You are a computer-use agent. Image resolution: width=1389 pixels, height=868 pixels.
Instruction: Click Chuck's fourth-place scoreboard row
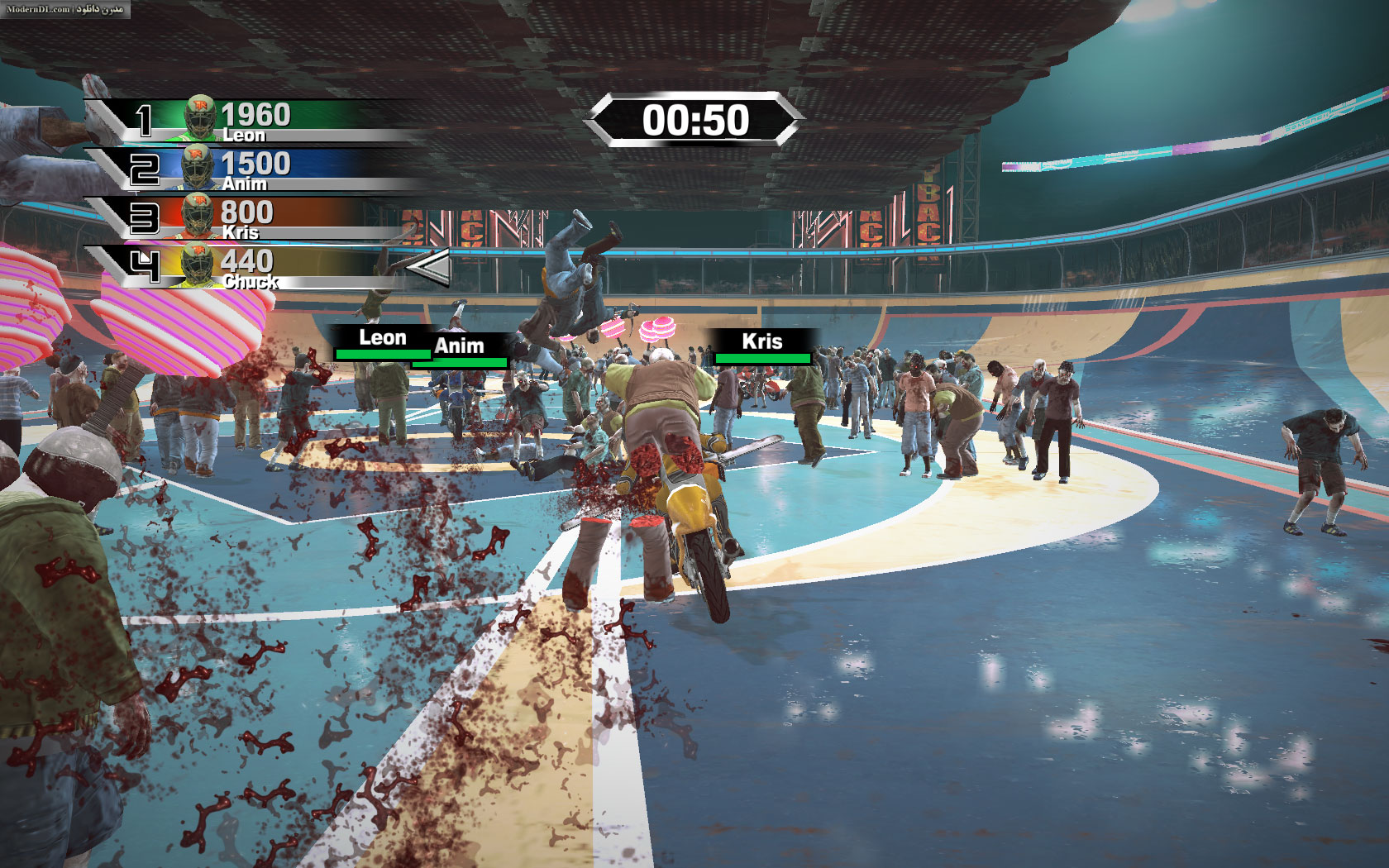(x=248, y=267)
